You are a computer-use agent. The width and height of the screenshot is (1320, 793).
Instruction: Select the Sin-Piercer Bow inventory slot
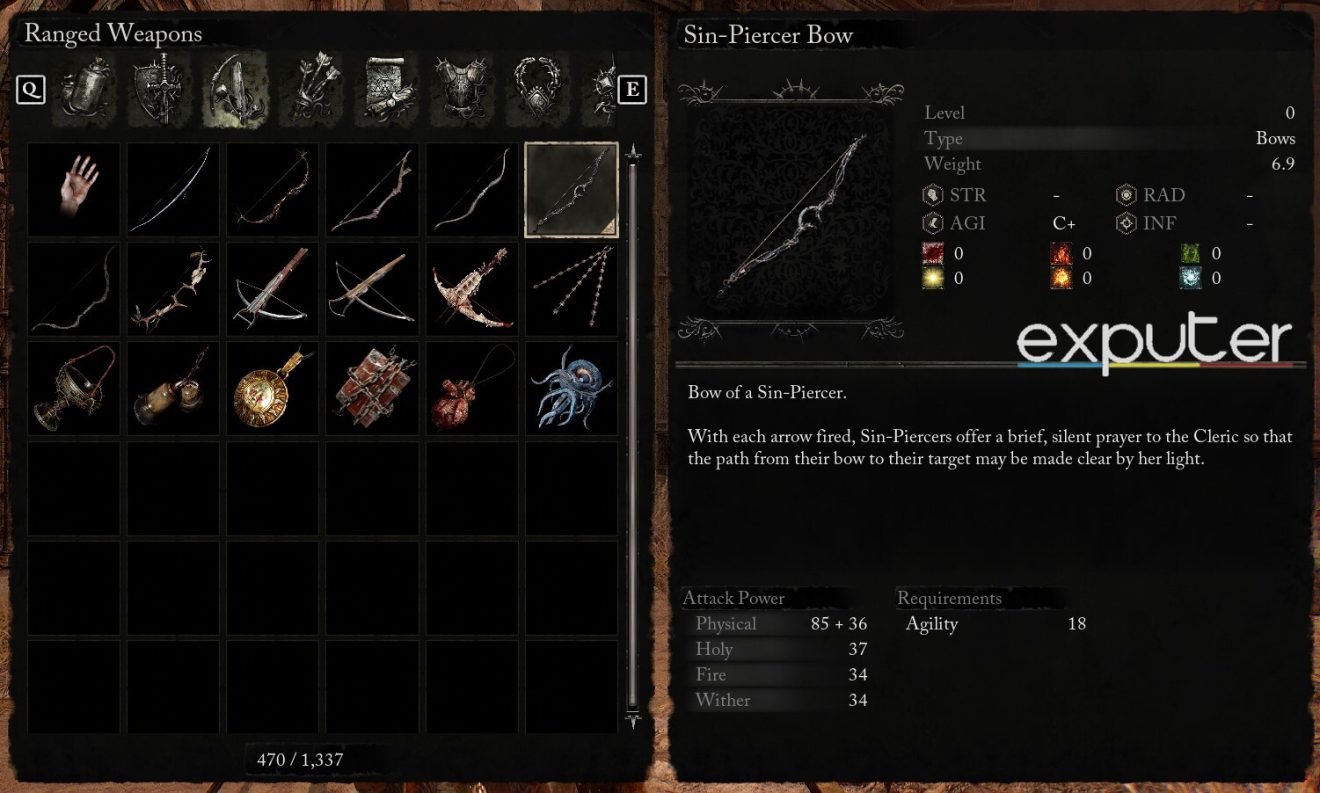tap(570, 190)
